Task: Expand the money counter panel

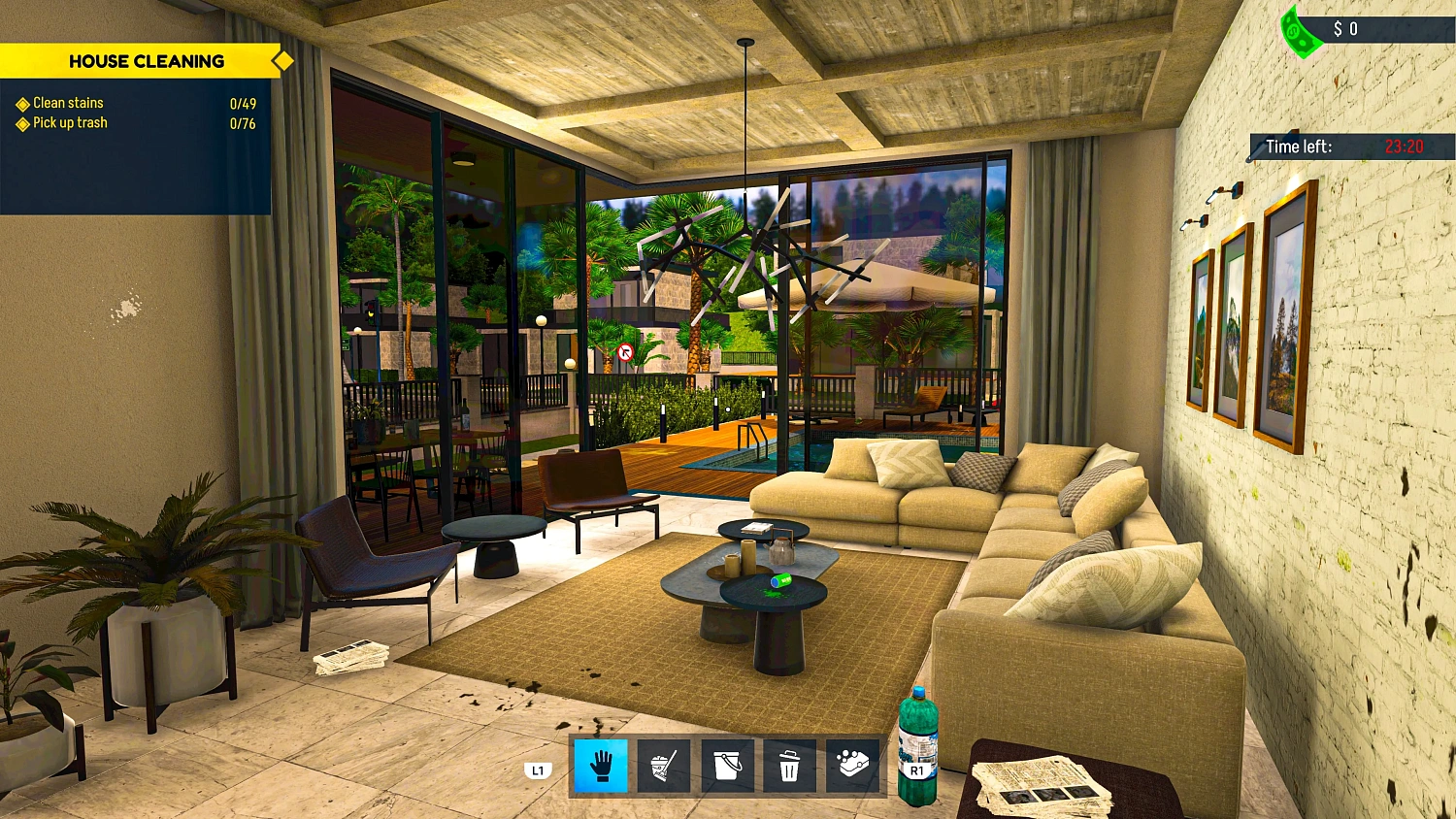Action: click(x=1349, y=29)
